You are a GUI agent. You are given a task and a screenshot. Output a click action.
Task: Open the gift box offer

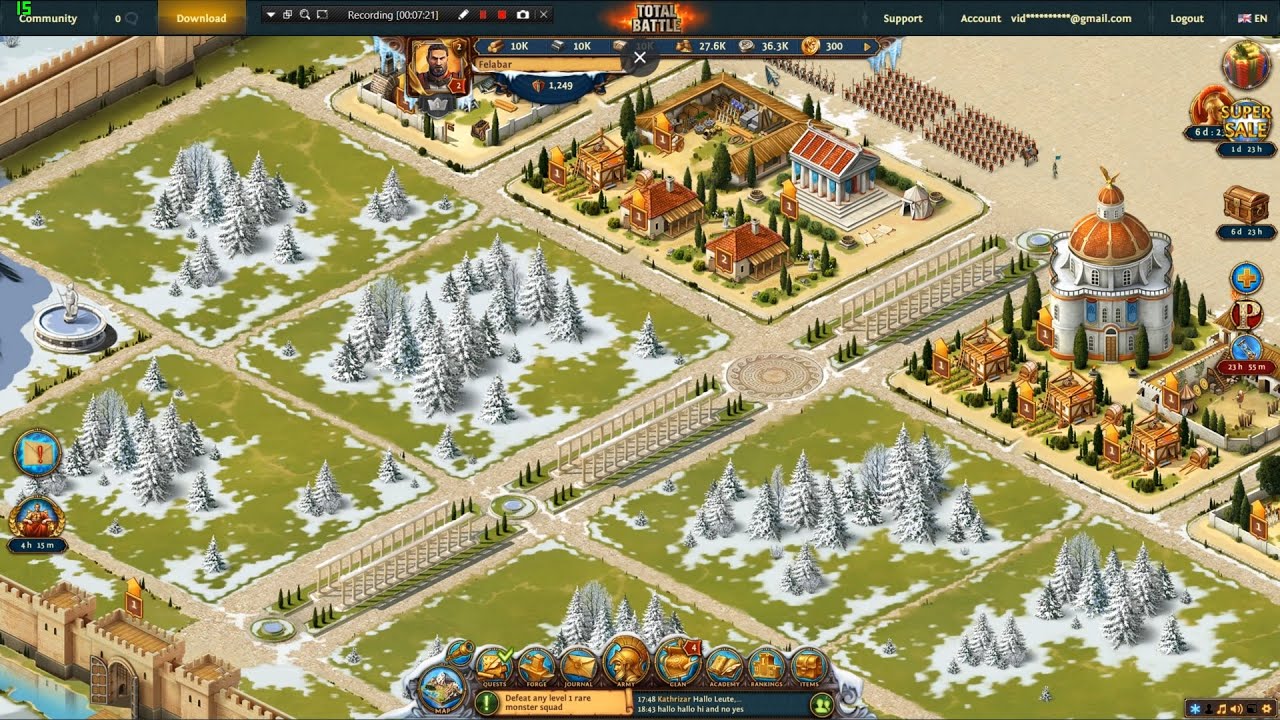coord(1246,66)
